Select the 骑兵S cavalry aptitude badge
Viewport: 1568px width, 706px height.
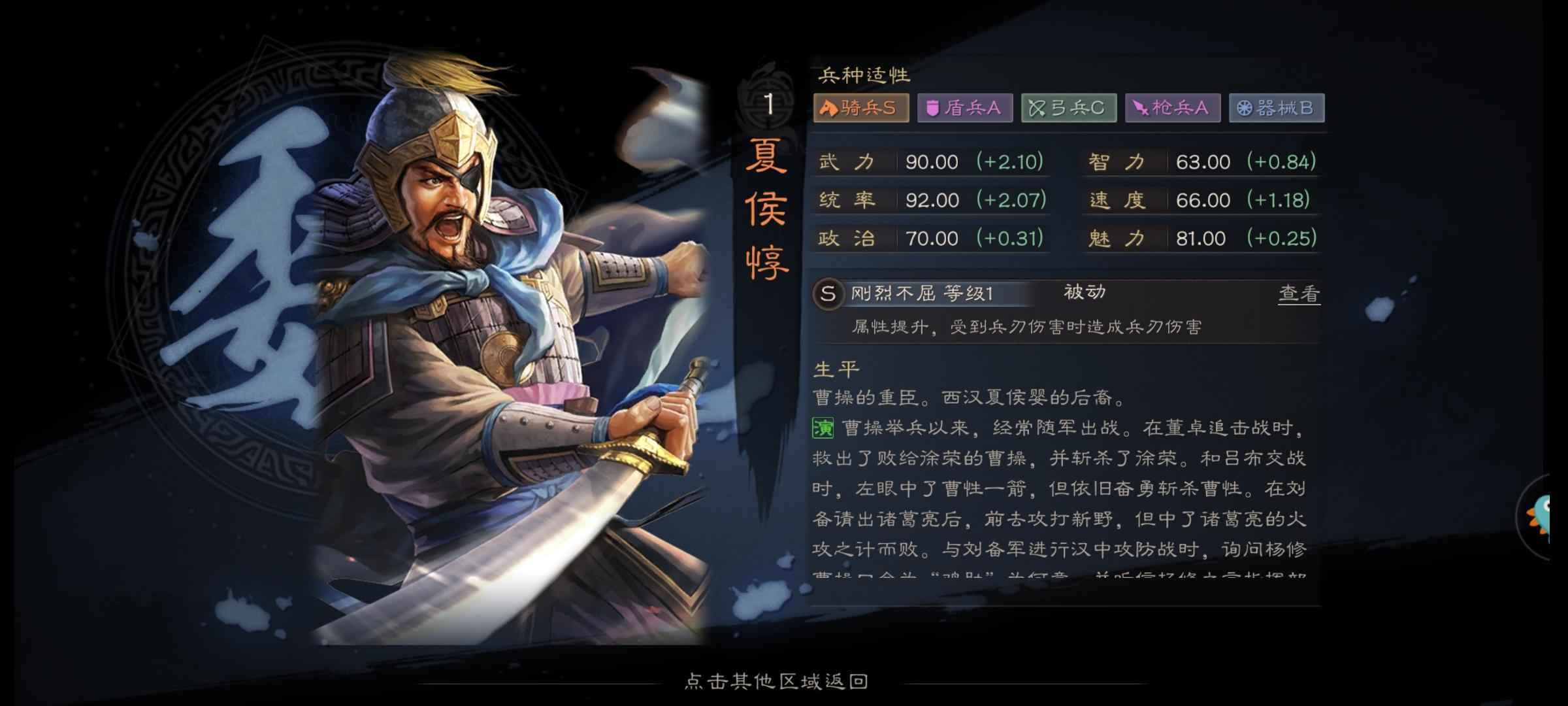coord(860,109)
